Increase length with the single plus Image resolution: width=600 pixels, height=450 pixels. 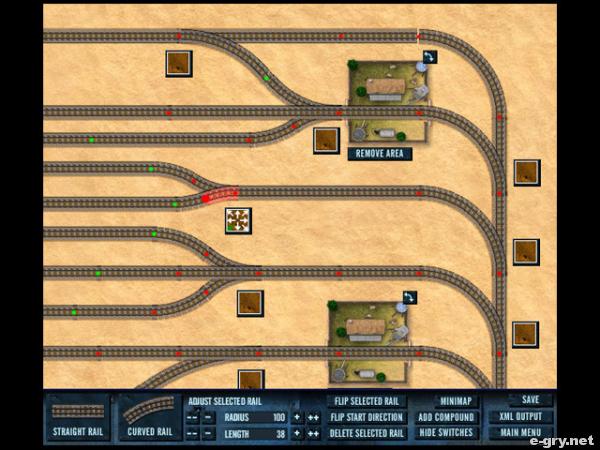tap(297, 433)
